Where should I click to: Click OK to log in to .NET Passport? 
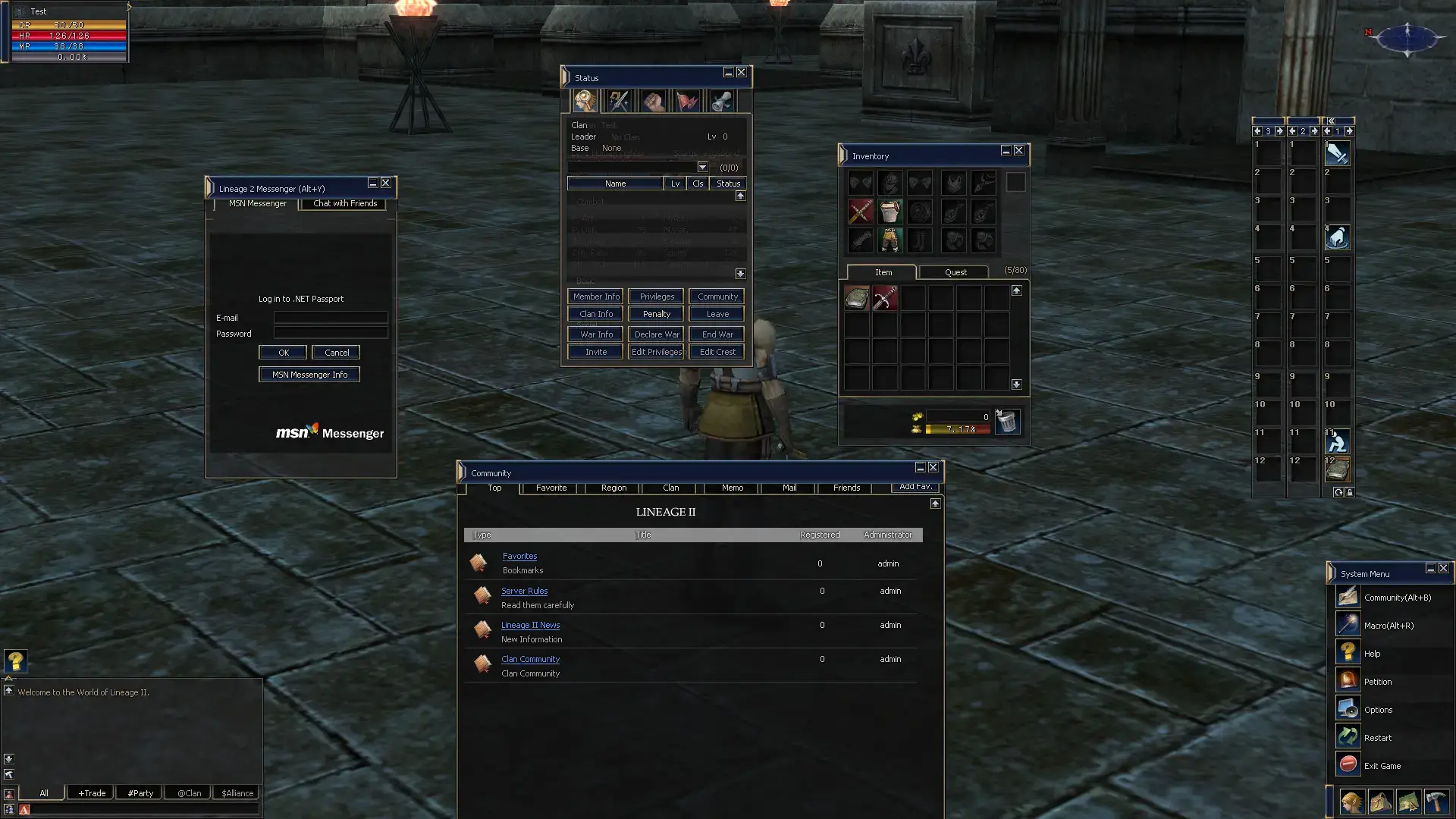283,353
